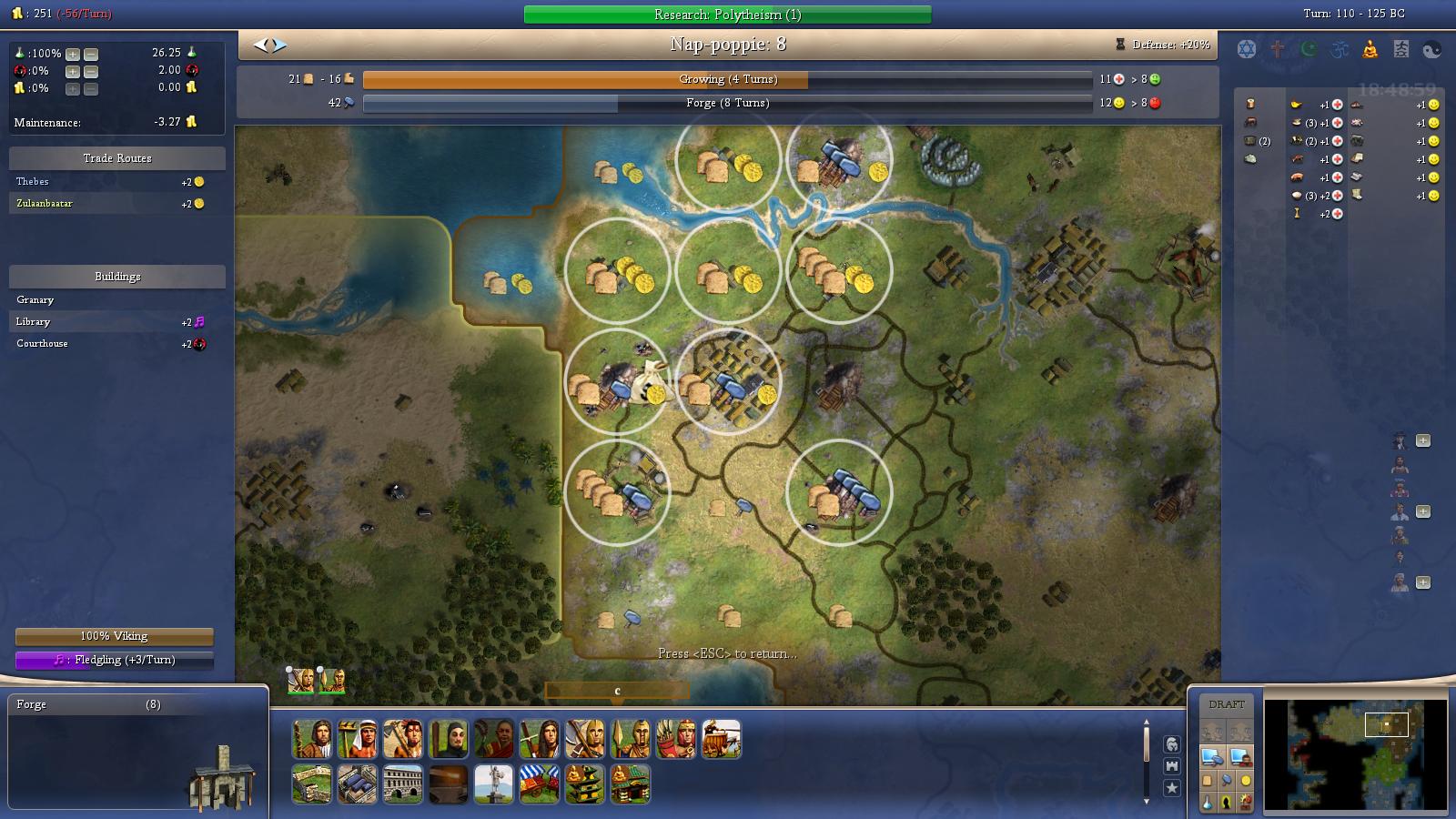Click the Christianity cross icon
Viewport: 1456px width, 819px height.
1275,49
